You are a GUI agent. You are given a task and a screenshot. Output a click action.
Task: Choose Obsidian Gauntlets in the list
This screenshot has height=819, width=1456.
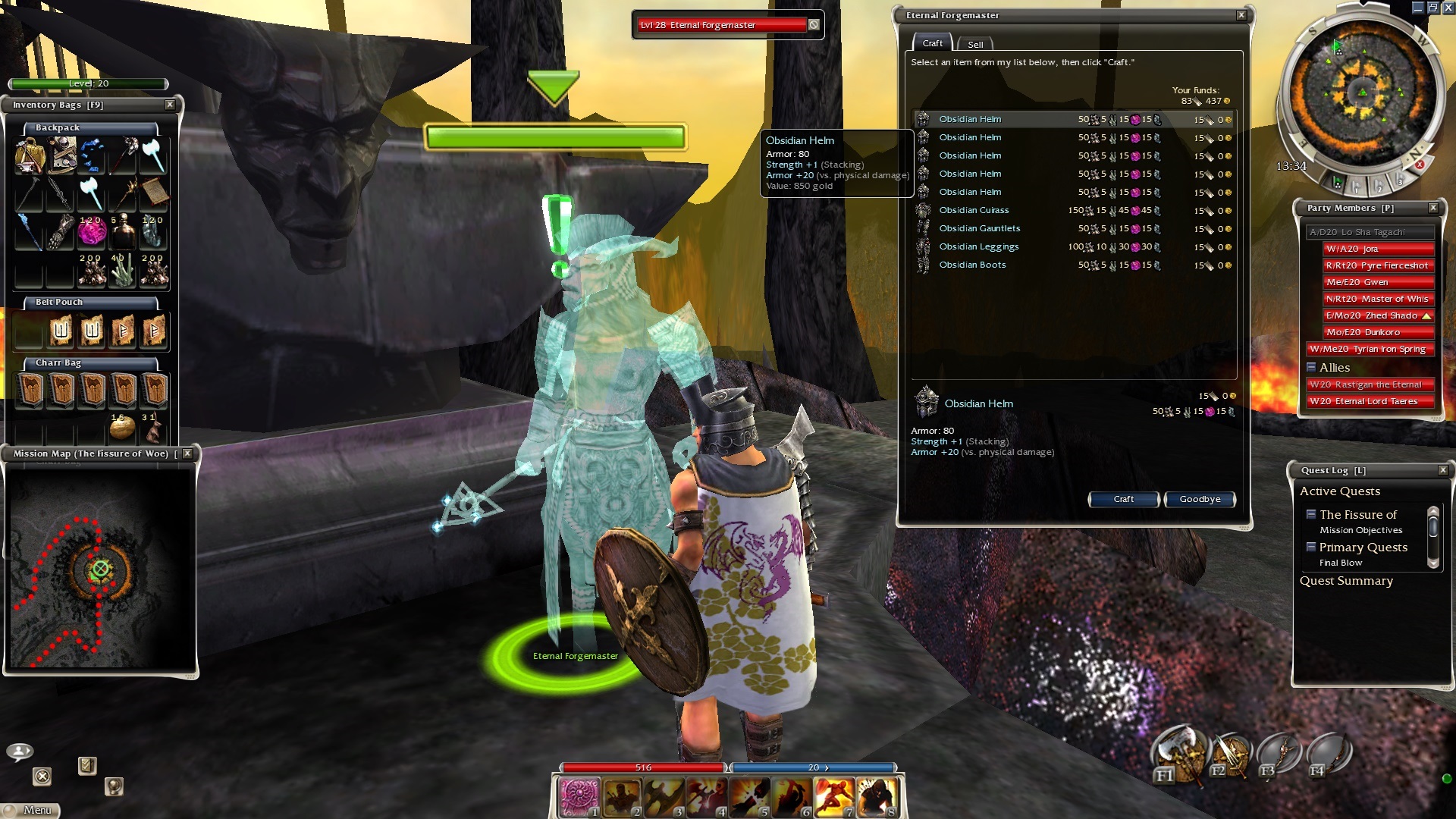979,228
